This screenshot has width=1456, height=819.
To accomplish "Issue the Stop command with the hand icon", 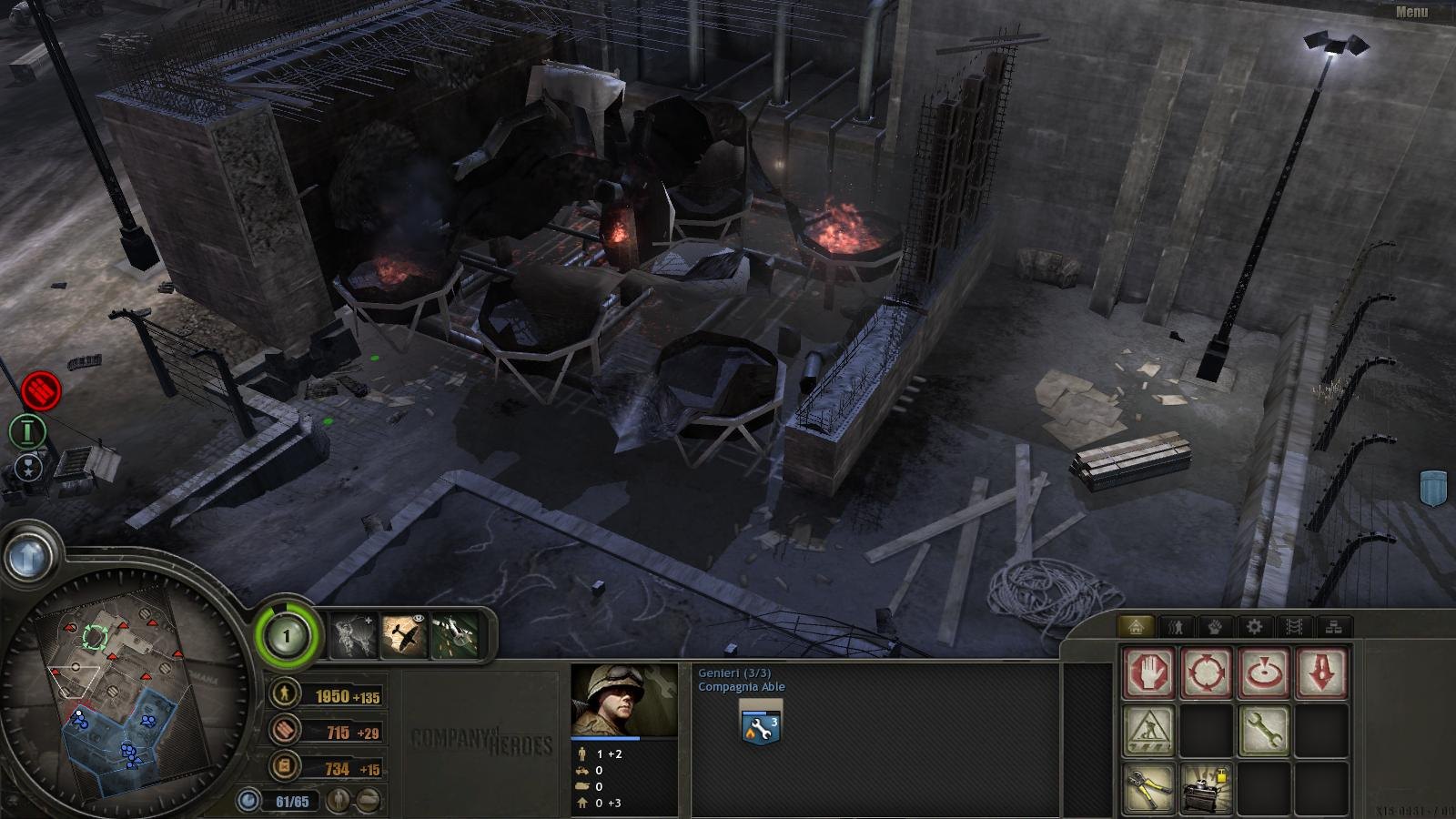I will 1148,673.
